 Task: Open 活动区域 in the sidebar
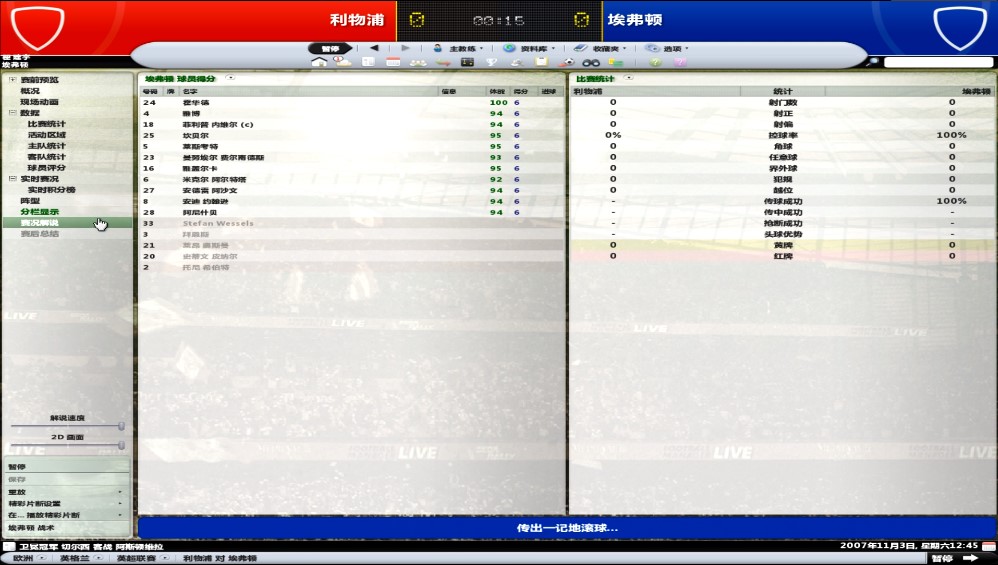coord(46,135)
